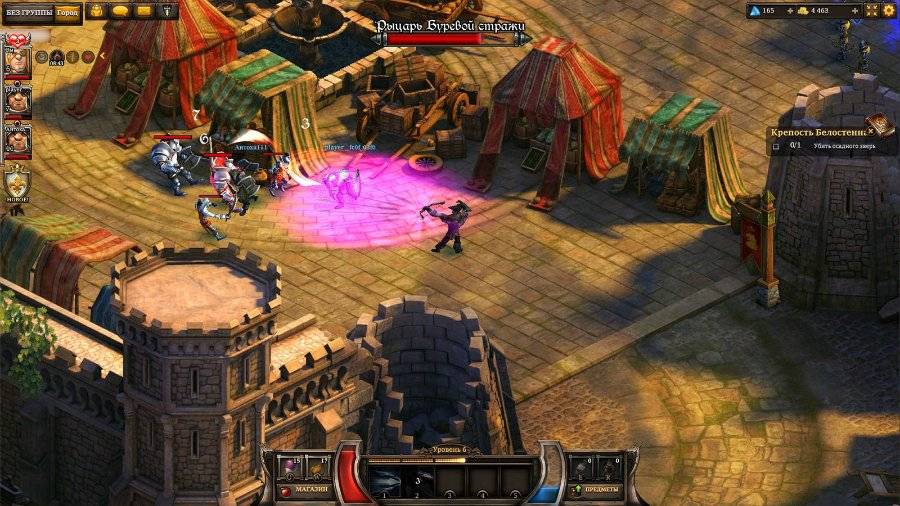Click the winged heart icon above portraits
This screenshot has width=900, height=506.
pyautogui.click(x=16, y=36)
